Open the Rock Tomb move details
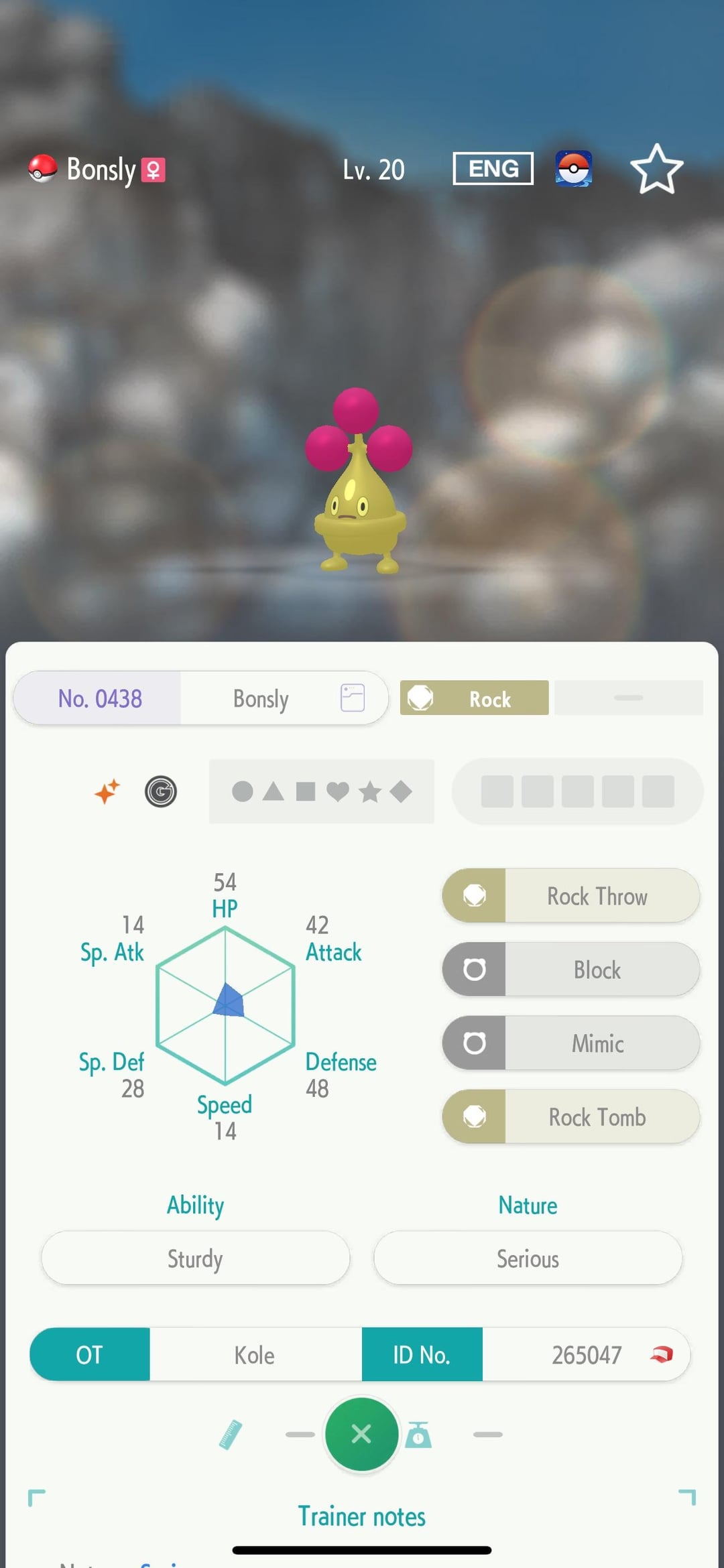724x1568 pixels. click(570, 1117)
